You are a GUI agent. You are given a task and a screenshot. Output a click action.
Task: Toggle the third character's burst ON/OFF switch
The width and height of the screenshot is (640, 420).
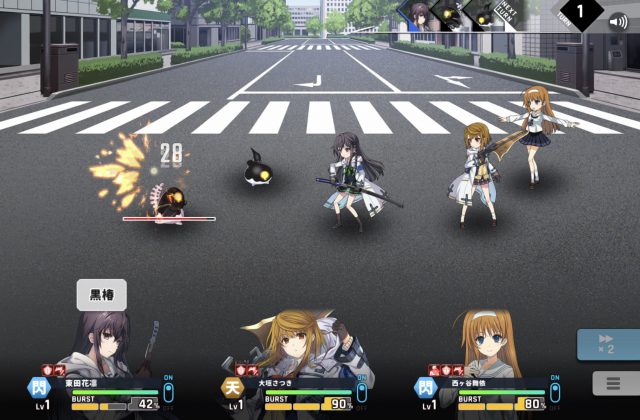tap(554, 392)
